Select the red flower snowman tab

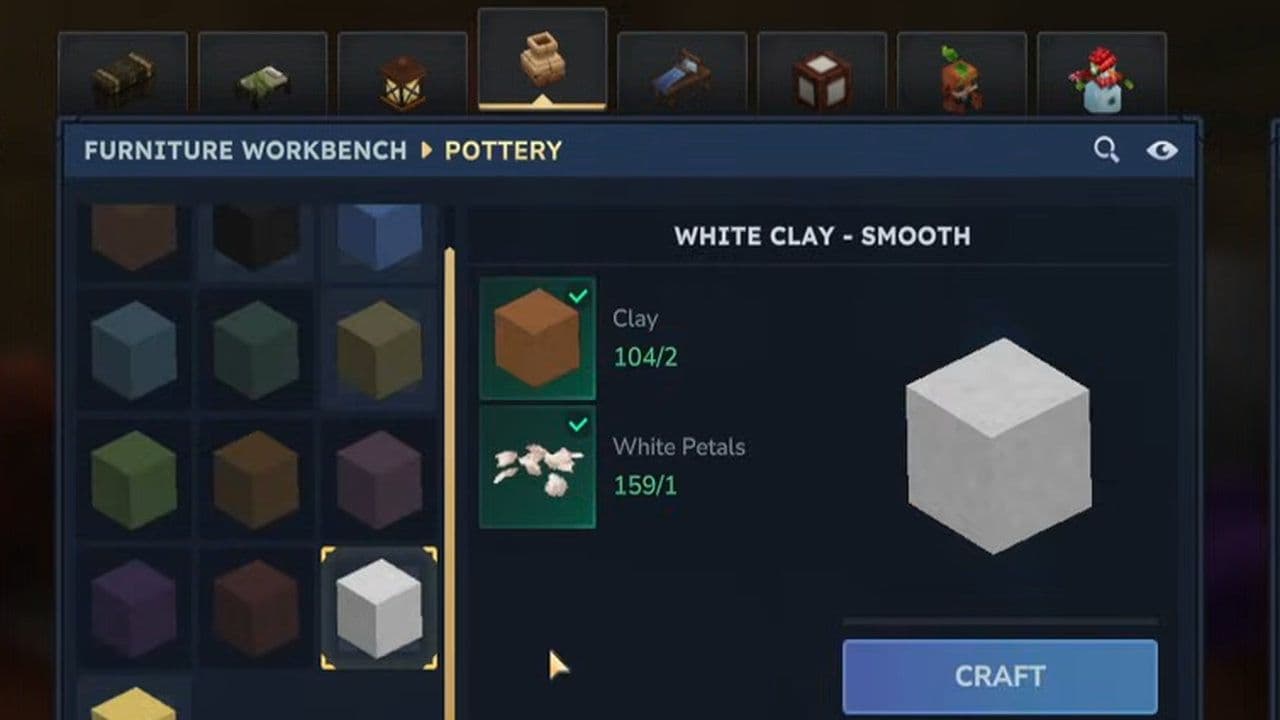click(1101, 76)
